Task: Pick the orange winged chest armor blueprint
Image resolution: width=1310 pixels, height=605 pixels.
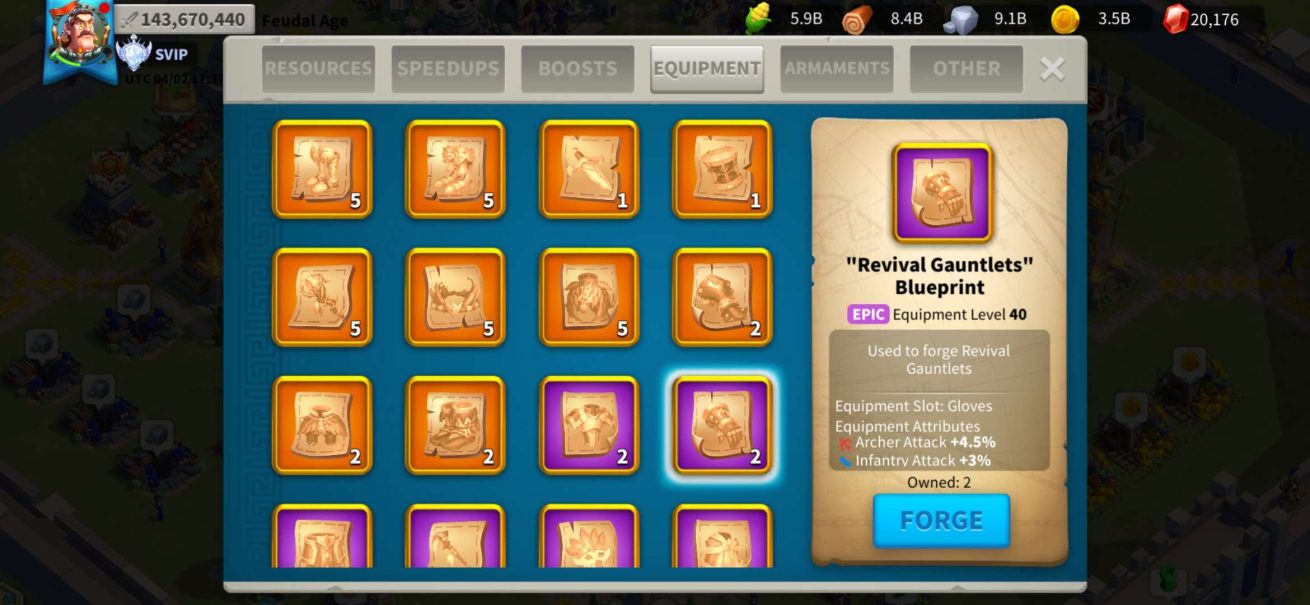Action: pyautogui.click(x=322, y=425)
